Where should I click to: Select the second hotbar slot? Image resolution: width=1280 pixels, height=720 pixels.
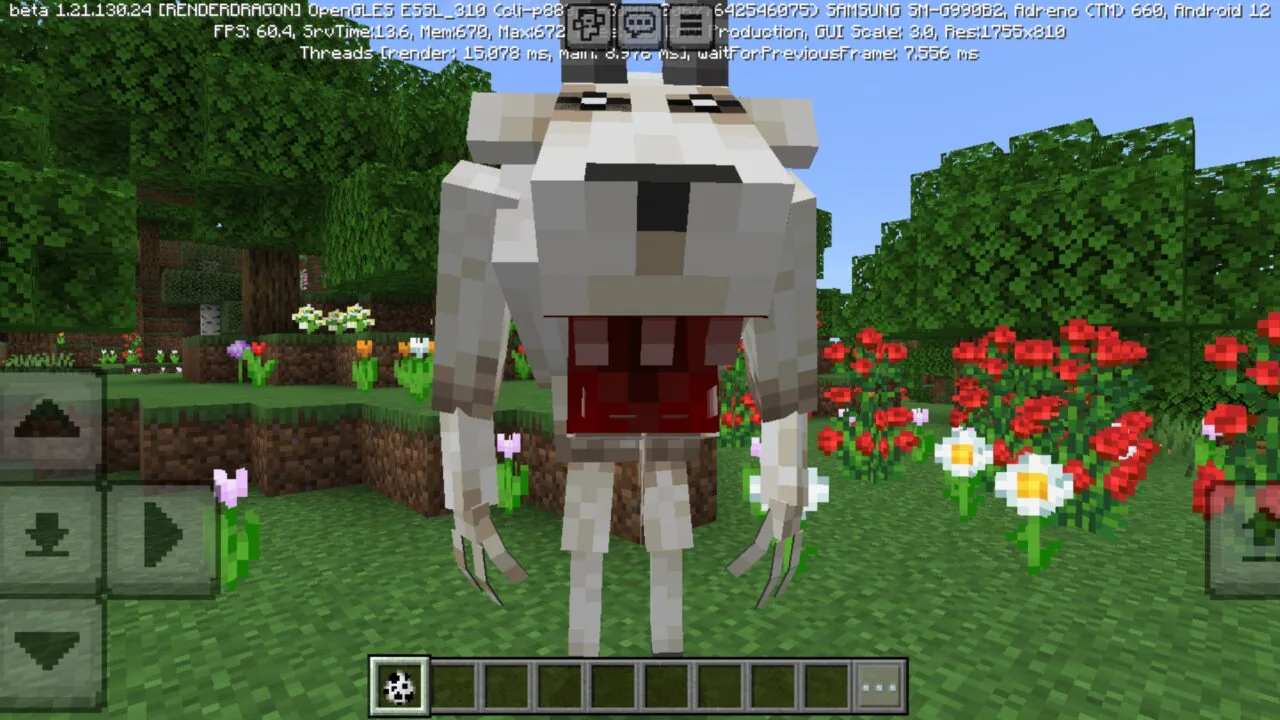point(454,686)
